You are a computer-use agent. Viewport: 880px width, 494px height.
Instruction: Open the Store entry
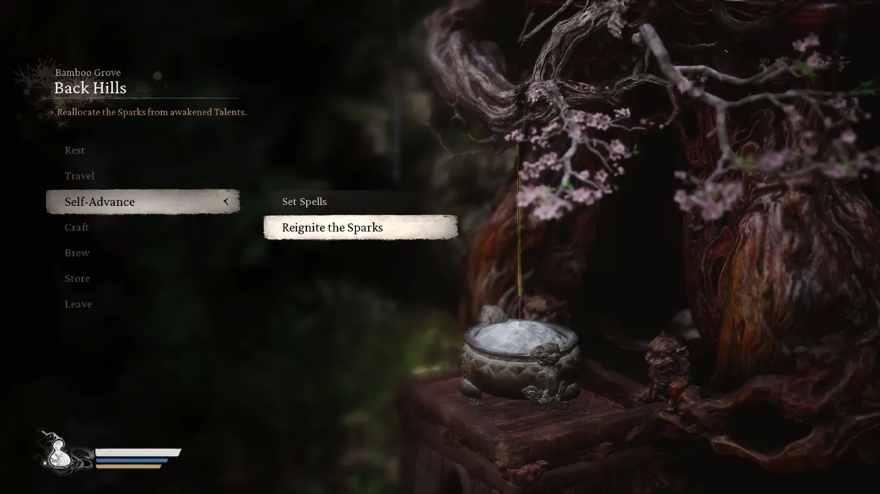point(77,279)
